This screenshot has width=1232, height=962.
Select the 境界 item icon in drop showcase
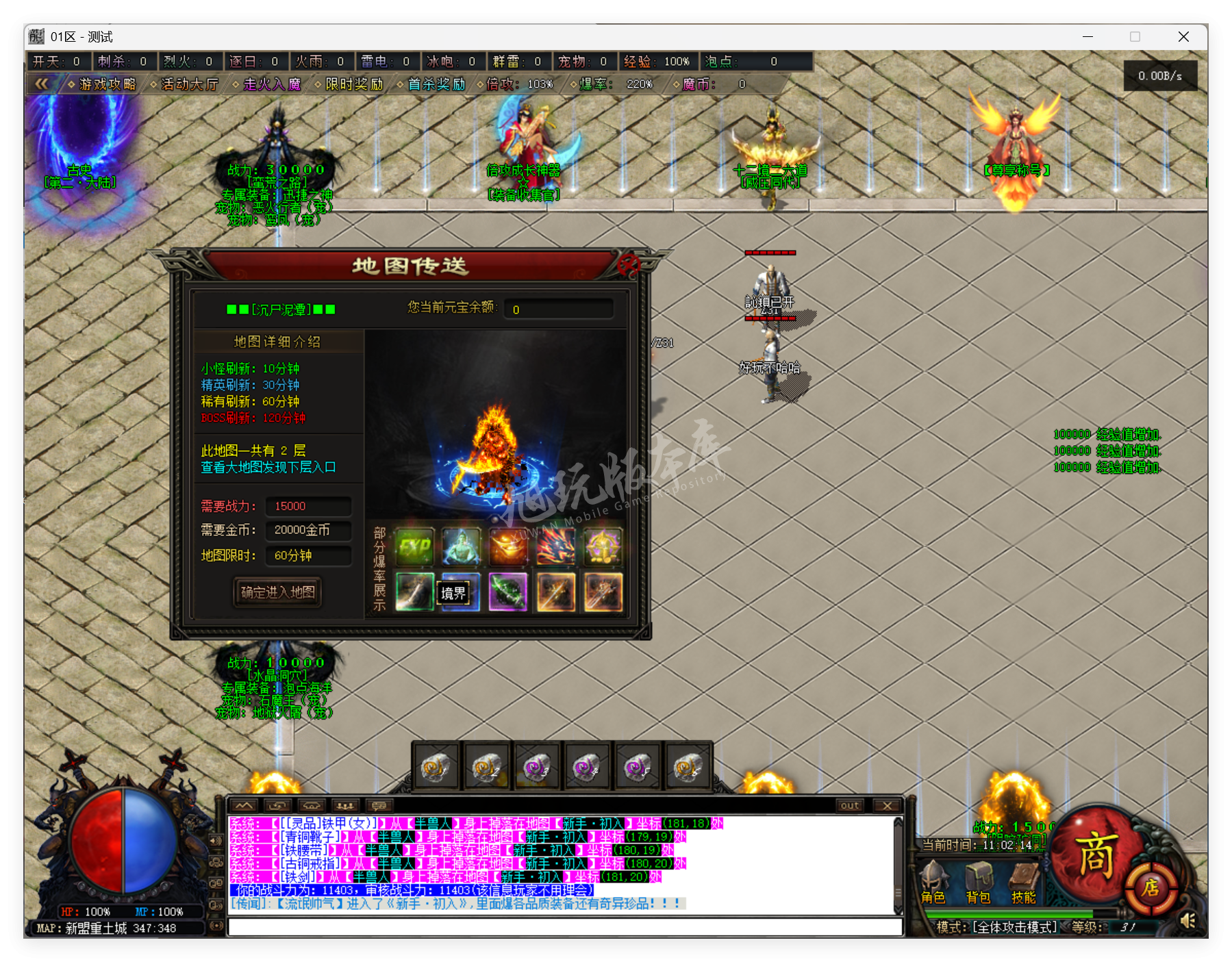(455, 592)
